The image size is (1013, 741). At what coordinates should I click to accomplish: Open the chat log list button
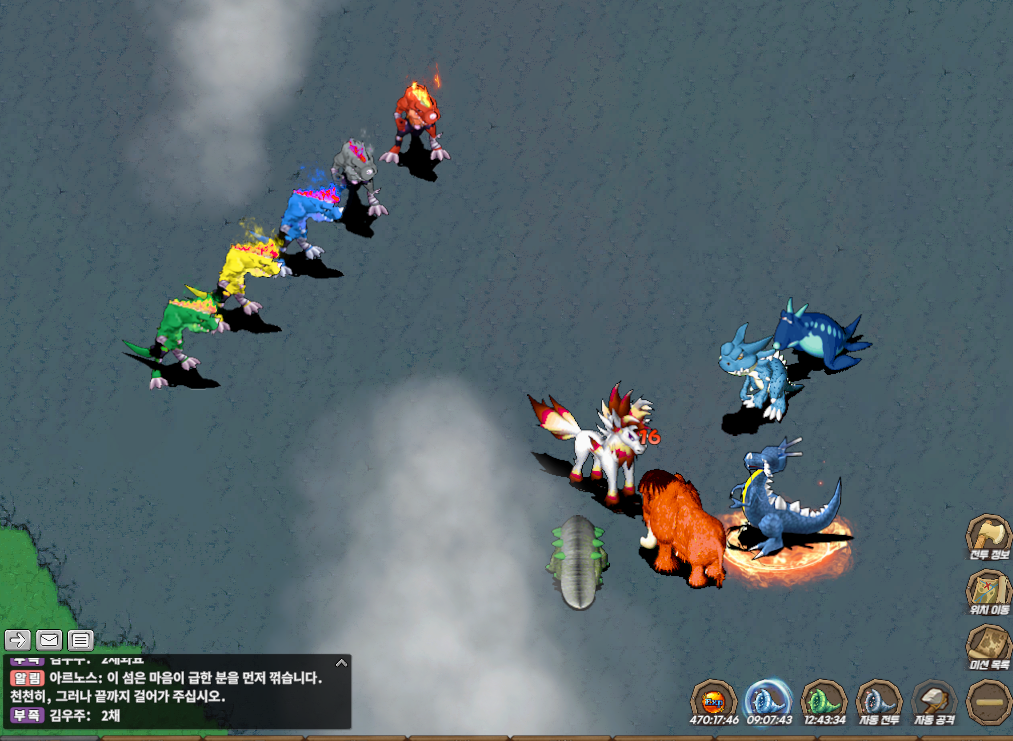pyautogui.click(x=81, y=639)
